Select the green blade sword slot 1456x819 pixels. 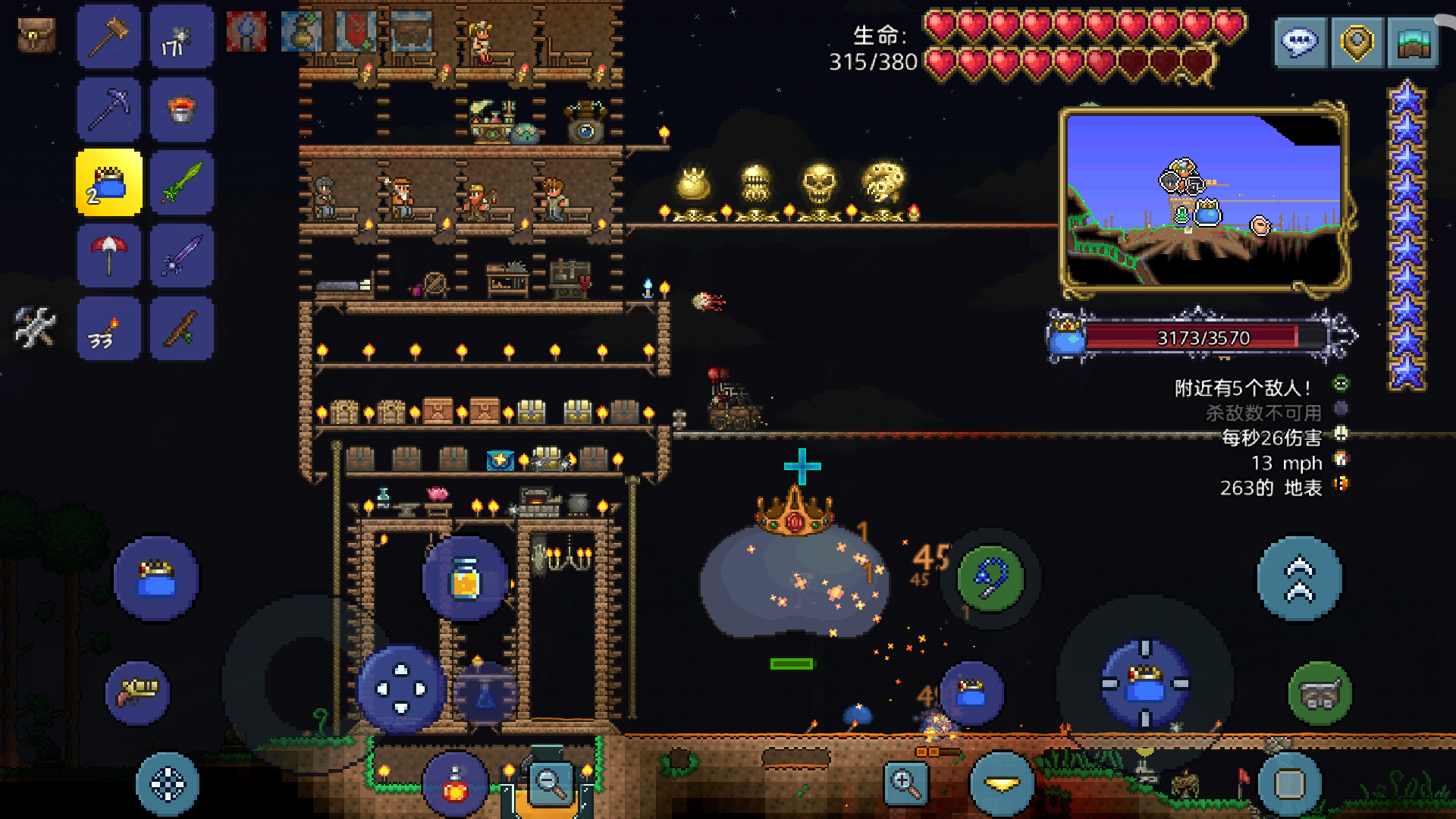182,183
